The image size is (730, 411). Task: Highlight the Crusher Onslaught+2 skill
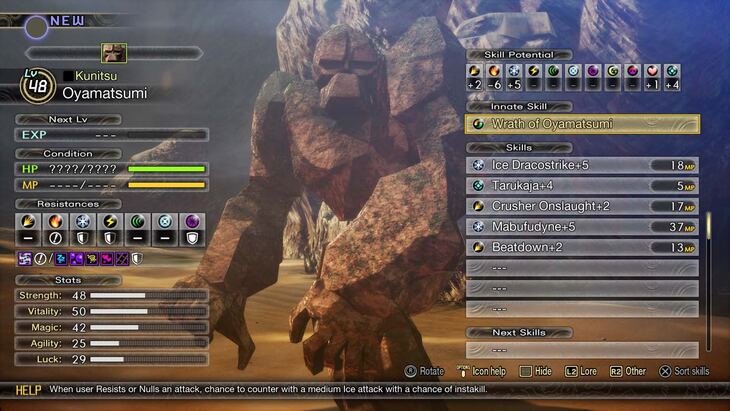pos(582,206)
